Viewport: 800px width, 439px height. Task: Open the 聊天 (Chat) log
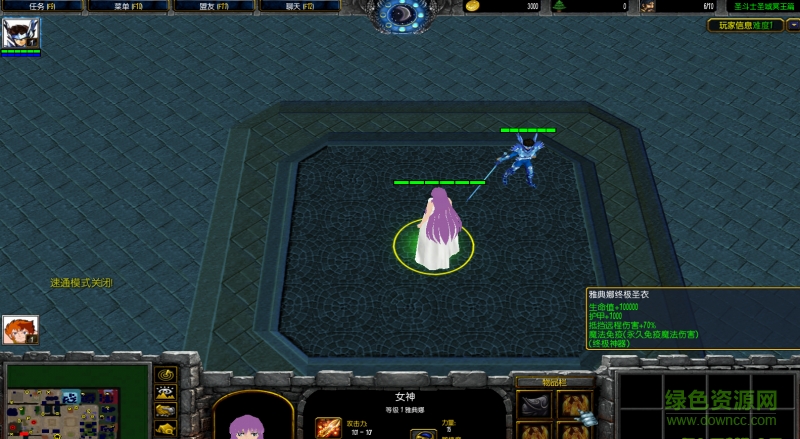point(299,6)
